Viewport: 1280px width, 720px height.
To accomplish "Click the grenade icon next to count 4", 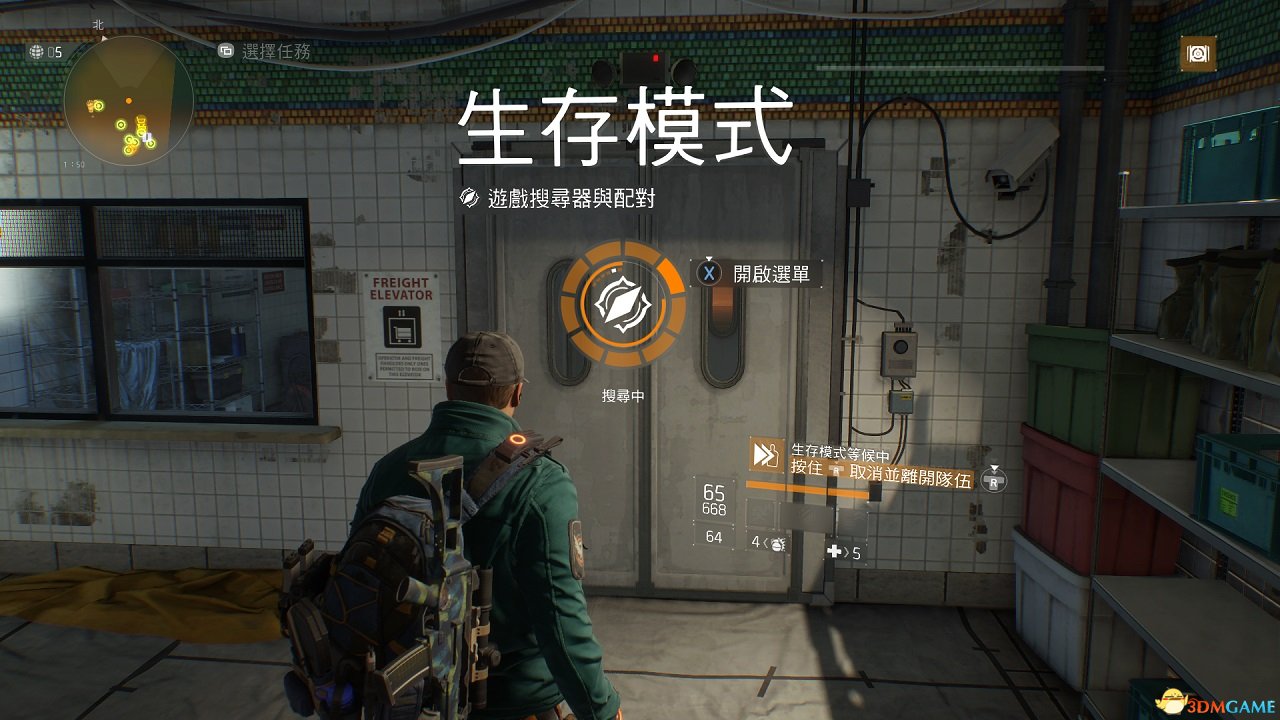I will (777, 545).
